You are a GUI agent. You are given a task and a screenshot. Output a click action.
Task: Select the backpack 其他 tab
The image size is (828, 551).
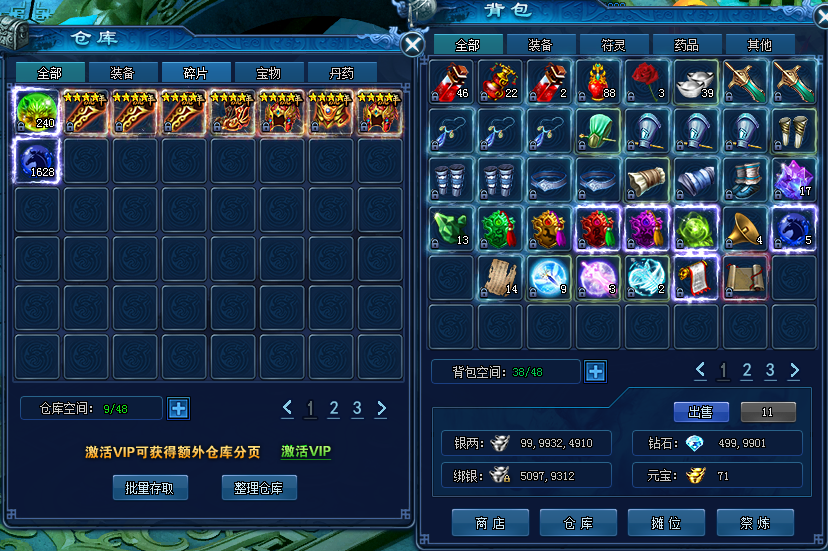[x=759, y=45]
